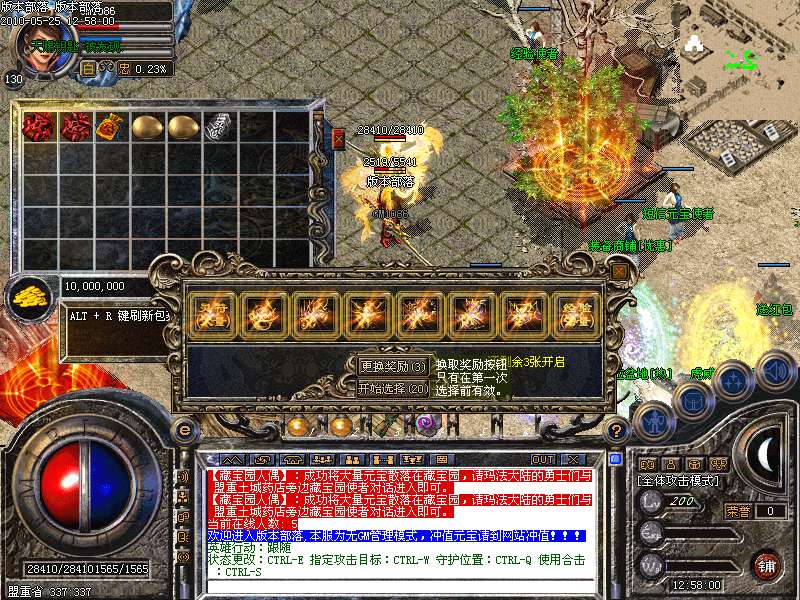Click the 开始选择 start selection button
The image size is (800, 600).
pyautogui.click(x=393, y=388)
